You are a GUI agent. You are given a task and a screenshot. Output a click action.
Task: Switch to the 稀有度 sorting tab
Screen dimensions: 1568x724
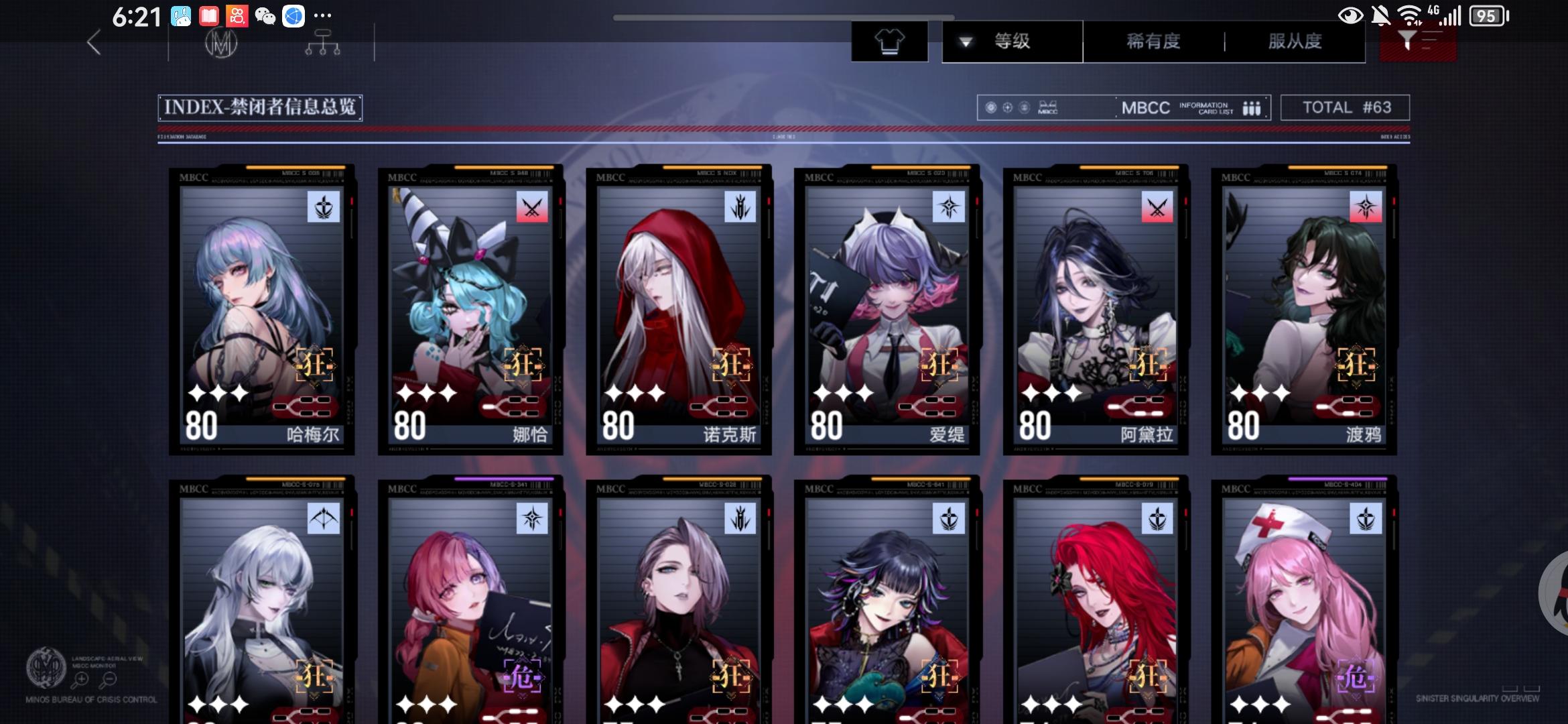[1152, 42]
